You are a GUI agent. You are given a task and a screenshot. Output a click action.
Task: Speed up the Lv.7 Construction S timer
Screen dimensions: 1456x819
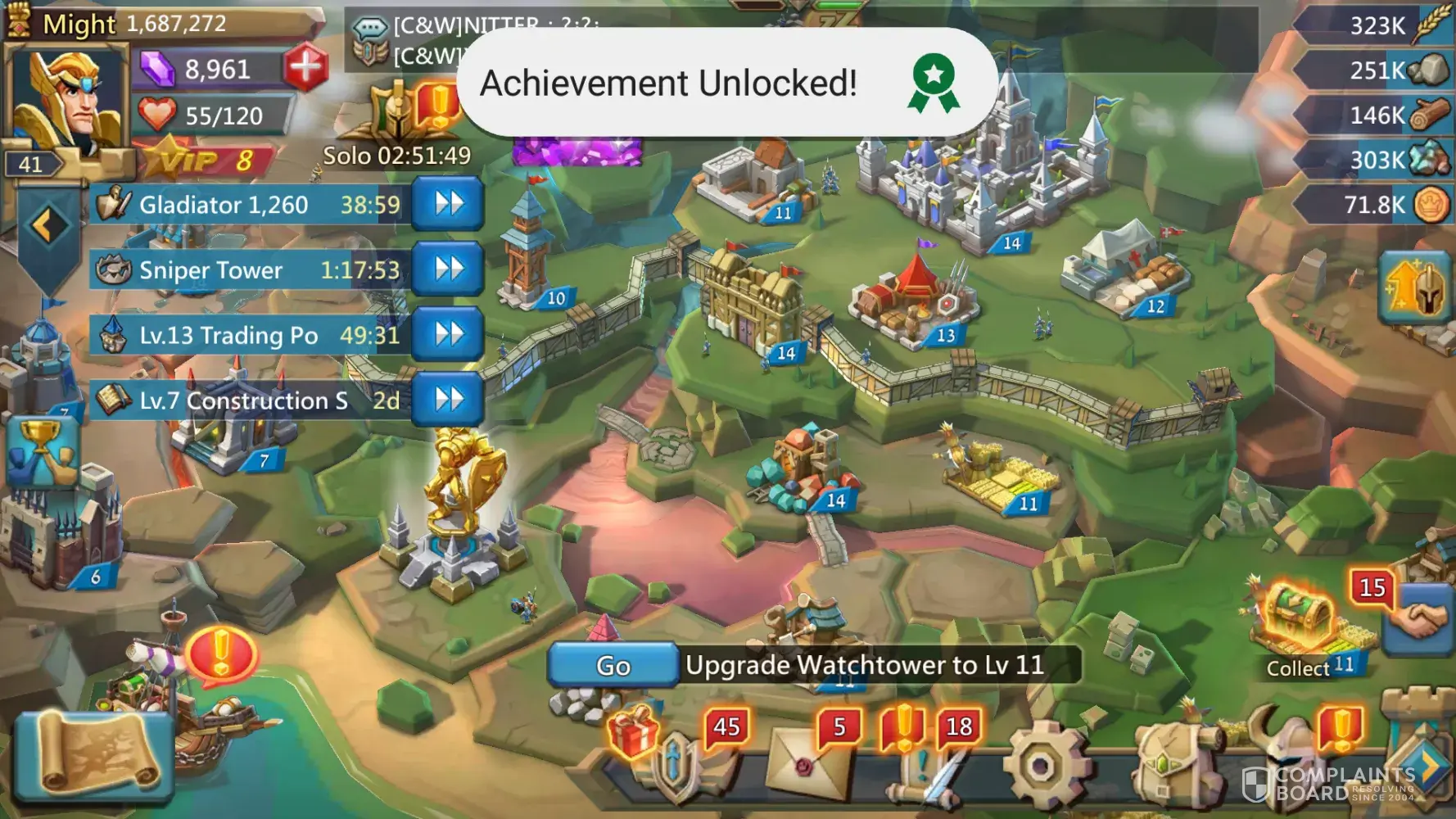[448, 400]
